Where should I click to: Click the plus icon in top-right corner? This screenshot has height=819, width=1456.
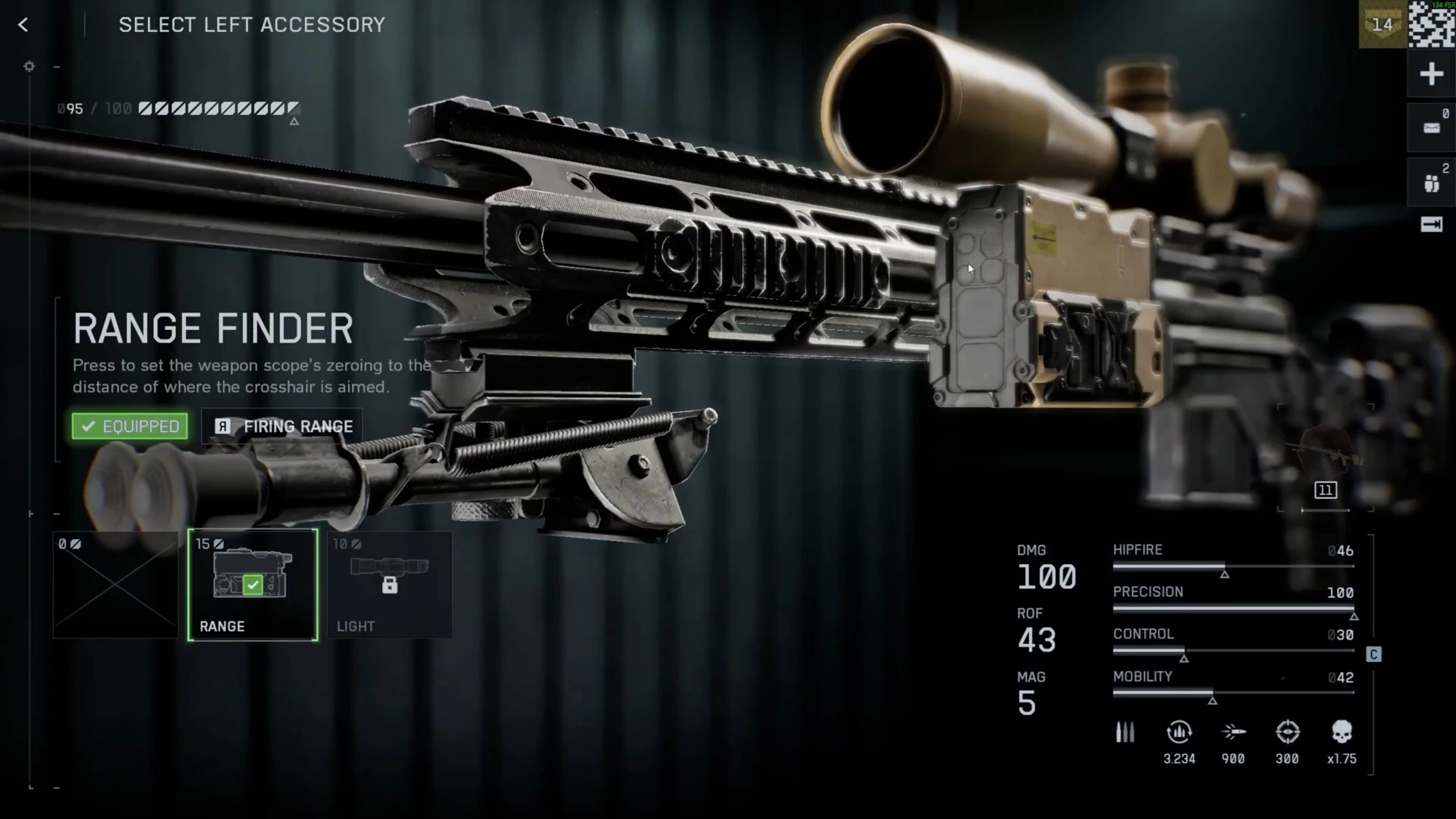pyautogui.click(x=1431, y=75)
